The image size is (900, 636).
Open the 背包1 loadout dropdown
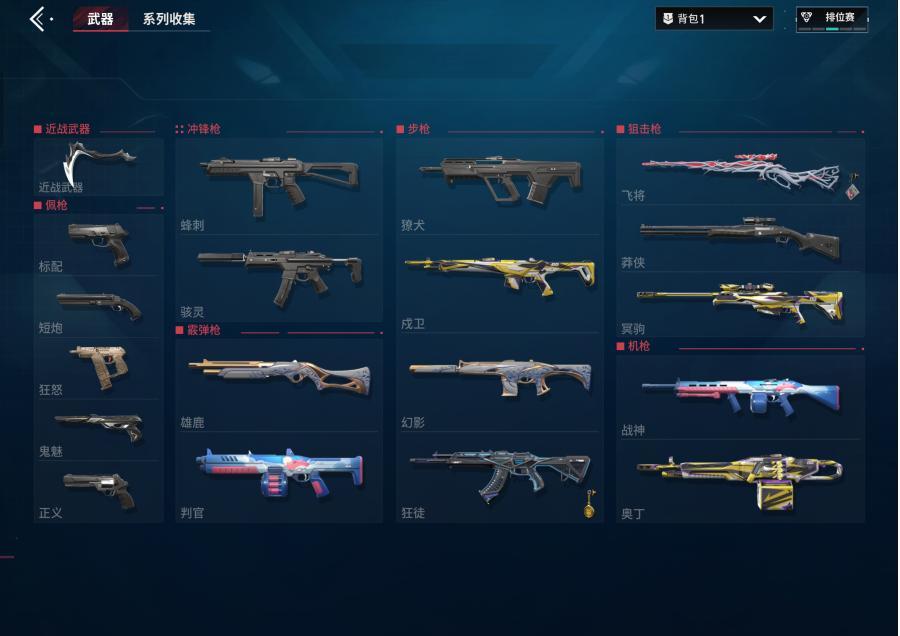(713, 19)
